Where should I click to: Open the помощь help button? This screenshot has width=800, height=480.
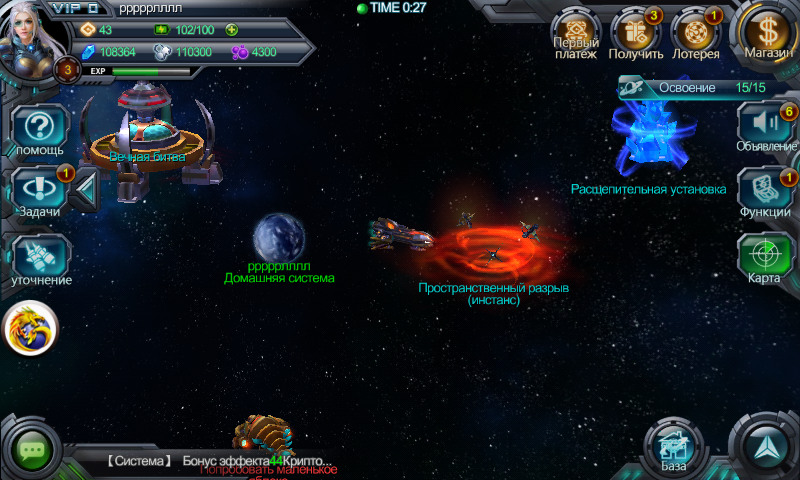pyautogui.click(x=40, y=132)
